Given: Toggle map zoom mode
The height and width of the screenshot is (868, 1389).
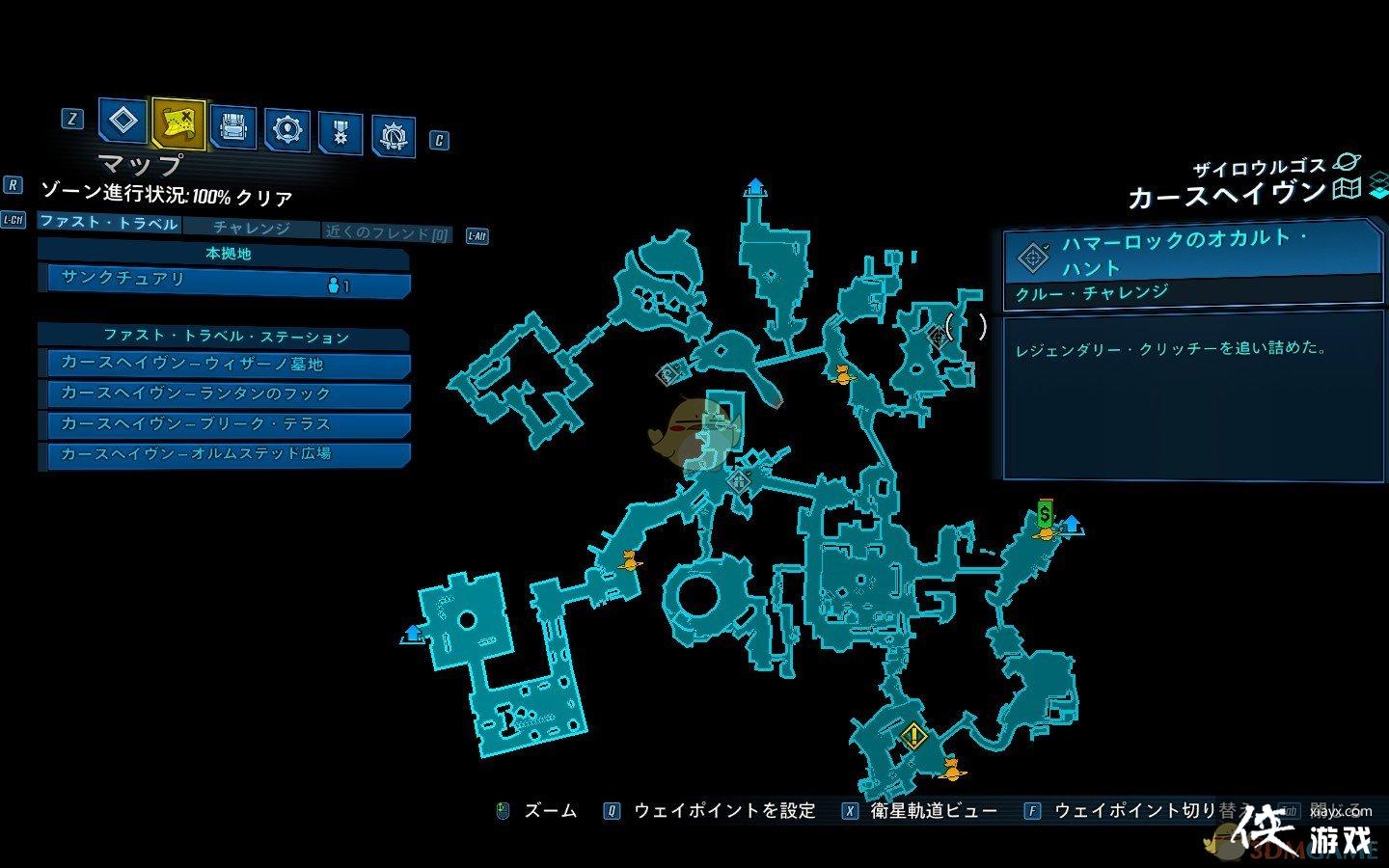Looking at the screenshot, I should [x=536, y=811].
